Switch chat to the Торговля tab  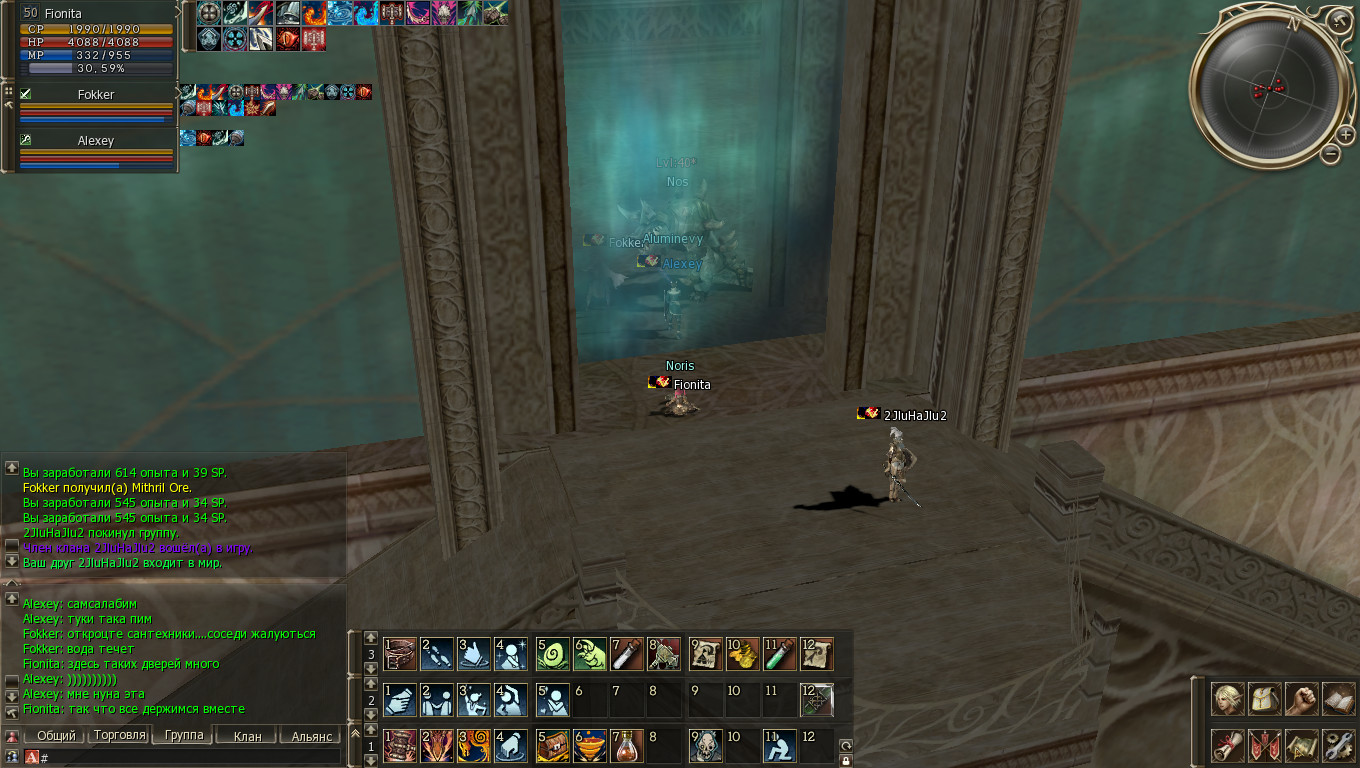click(119, 736)
